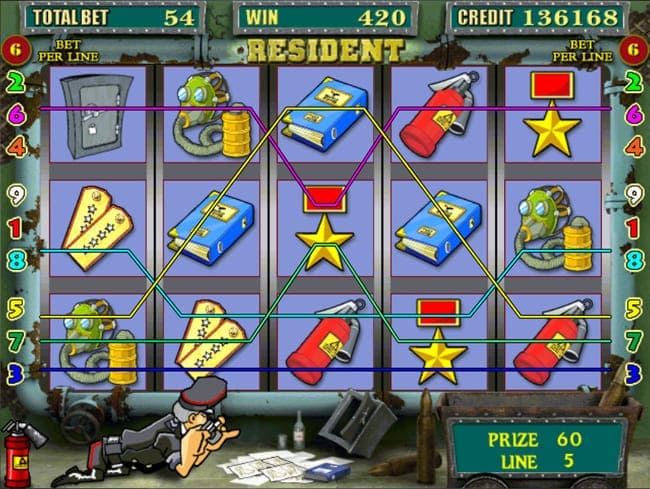The width and height of the screenshot is (650, 489).
Task: Select payline 5 number on left side
Action: coord(16,308)
